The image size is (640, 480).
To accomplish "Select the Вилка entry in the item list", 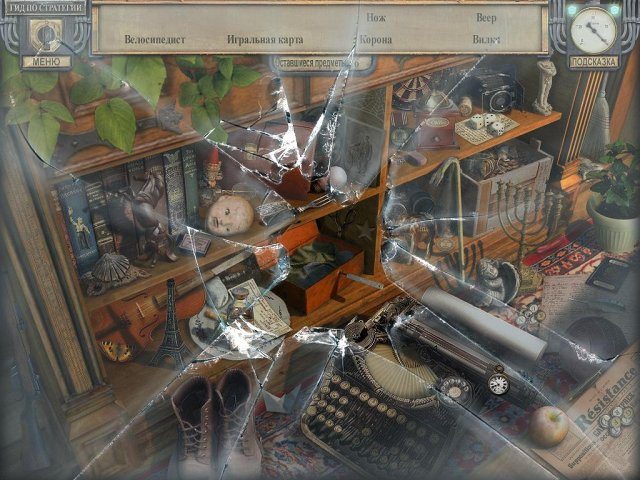I will 485,40.
